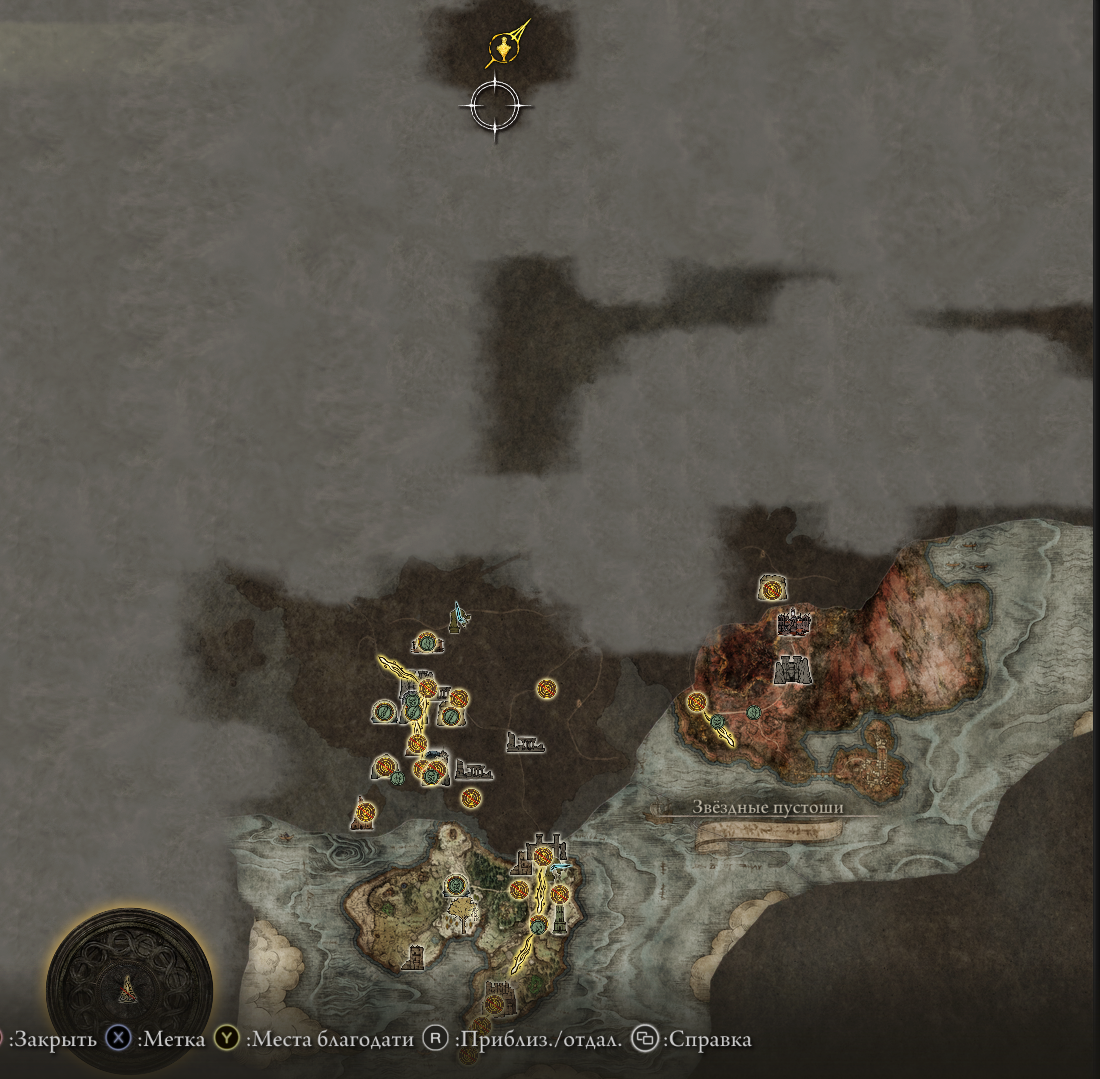Click the Звёздные пустоши region label

(768, 808)
